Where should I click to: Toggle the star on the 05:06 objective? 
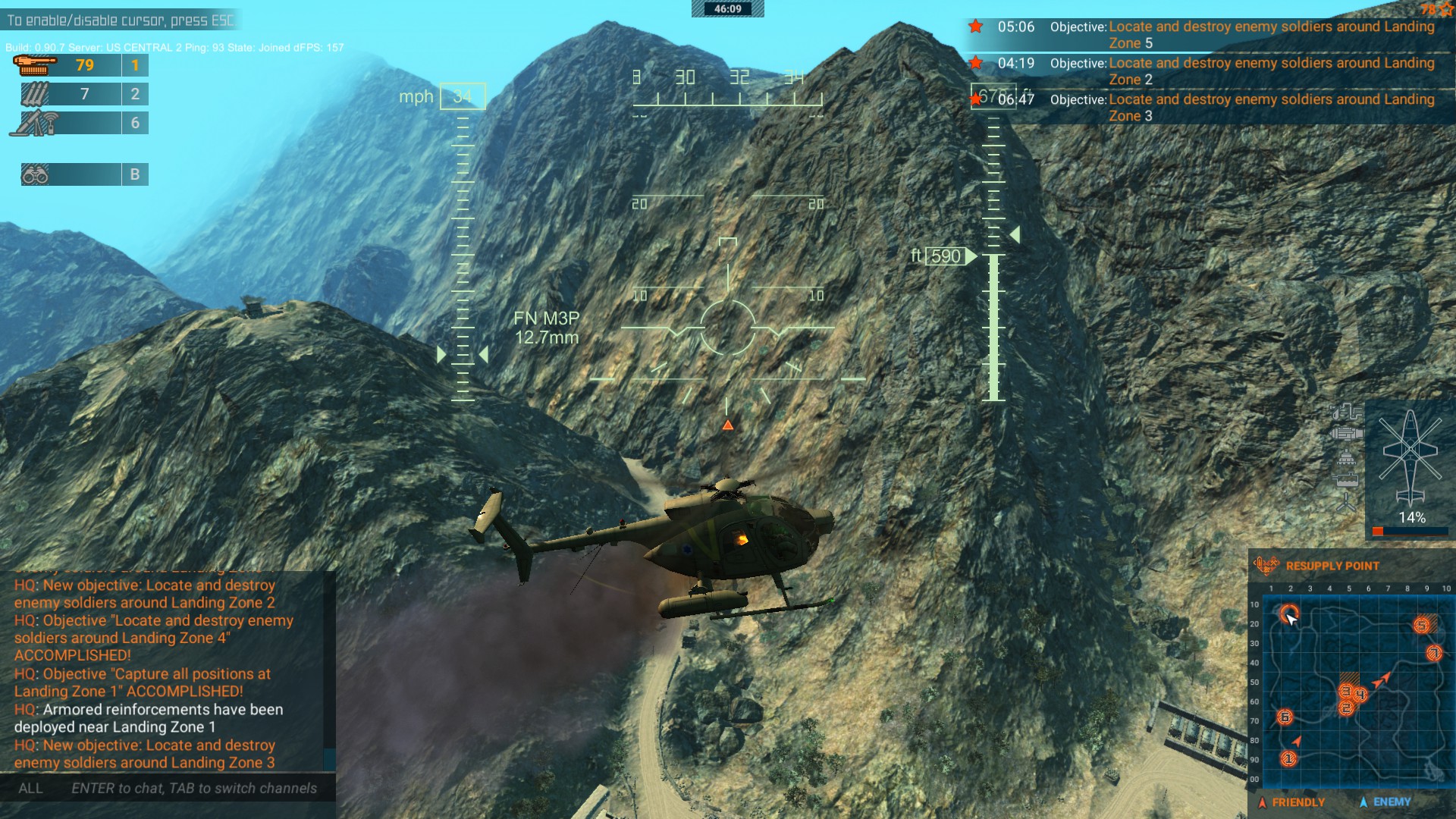tap(977, 26)
